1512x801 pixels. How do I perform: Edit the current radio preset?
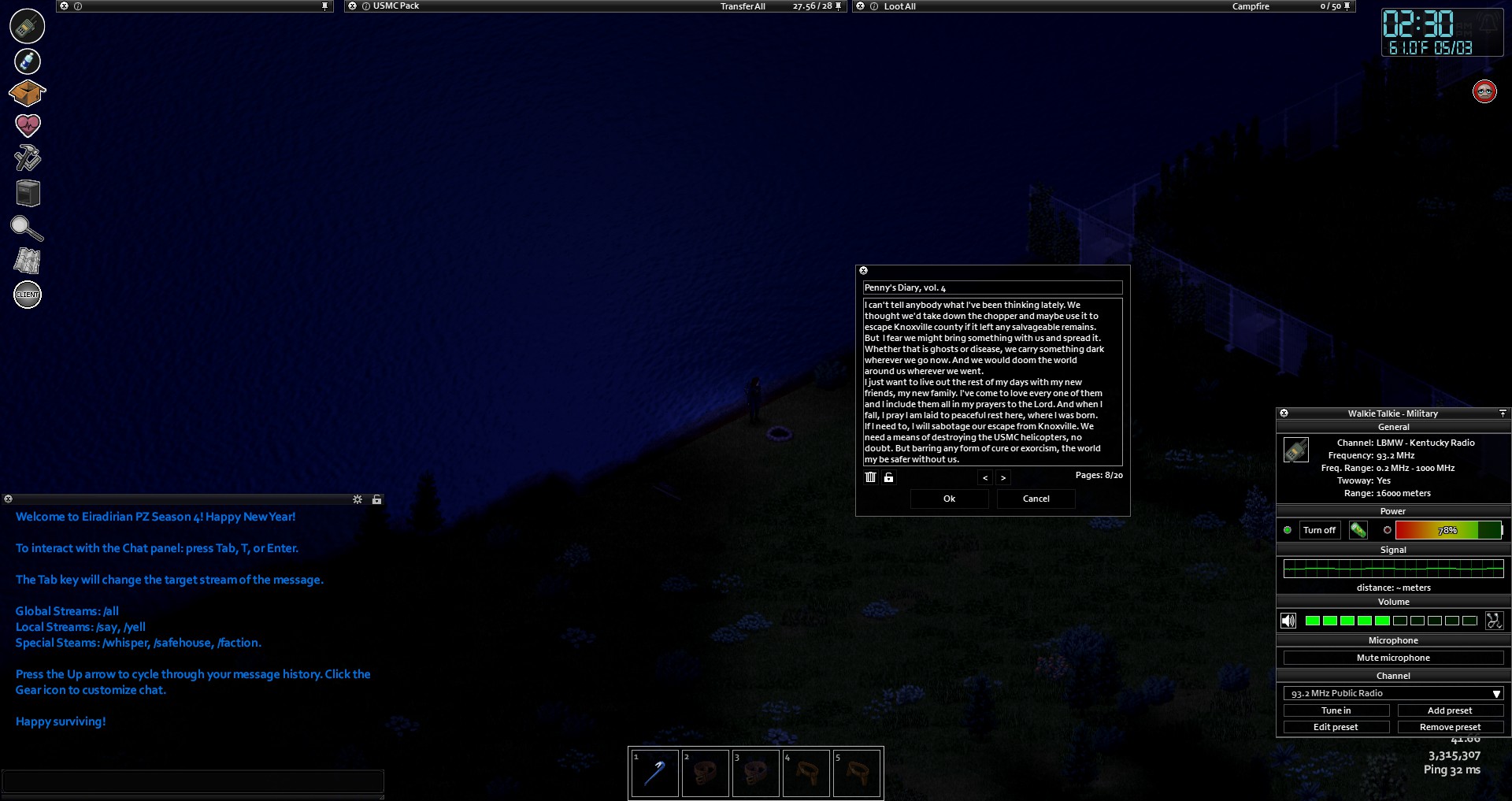[1336, 727]
